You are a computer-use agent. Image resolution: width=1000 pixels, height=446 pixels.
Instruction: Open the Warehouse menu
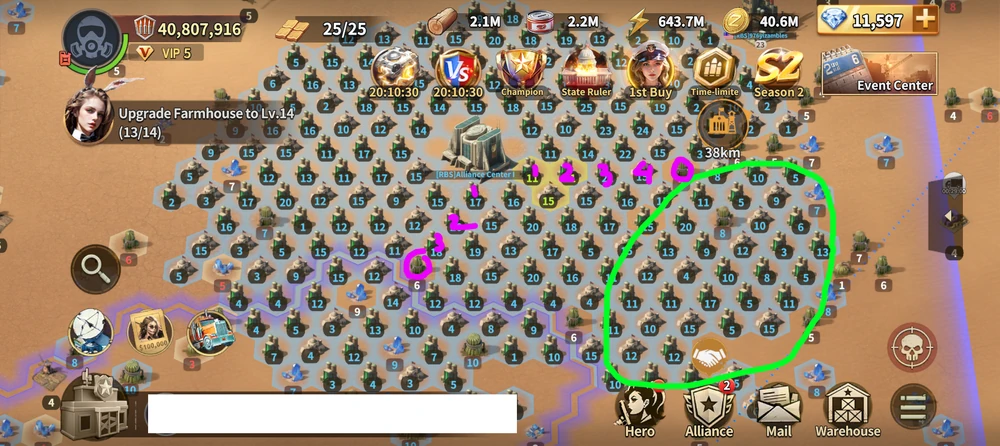848,408
